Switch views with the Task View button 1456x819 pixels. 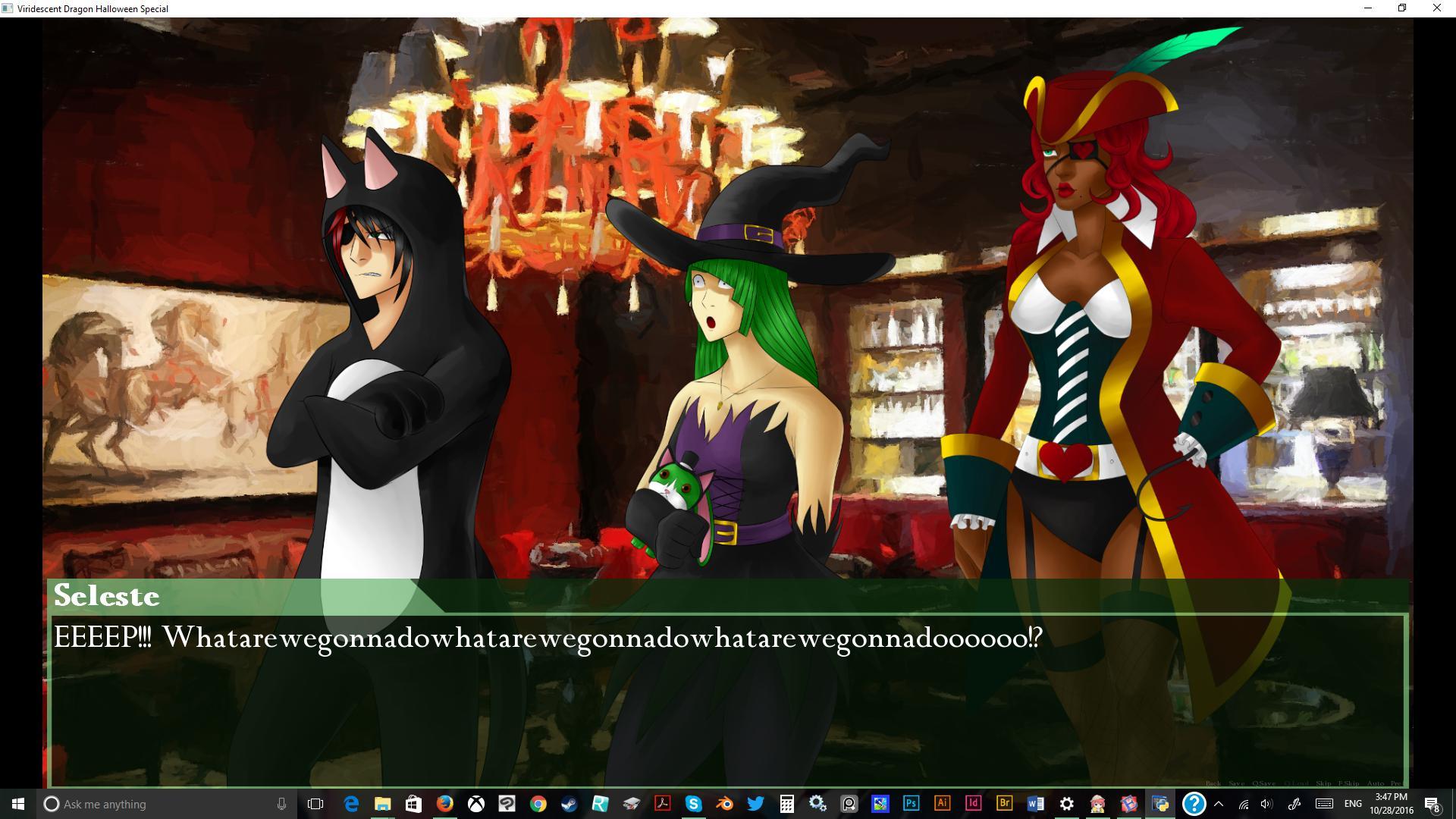pos(315,804)
